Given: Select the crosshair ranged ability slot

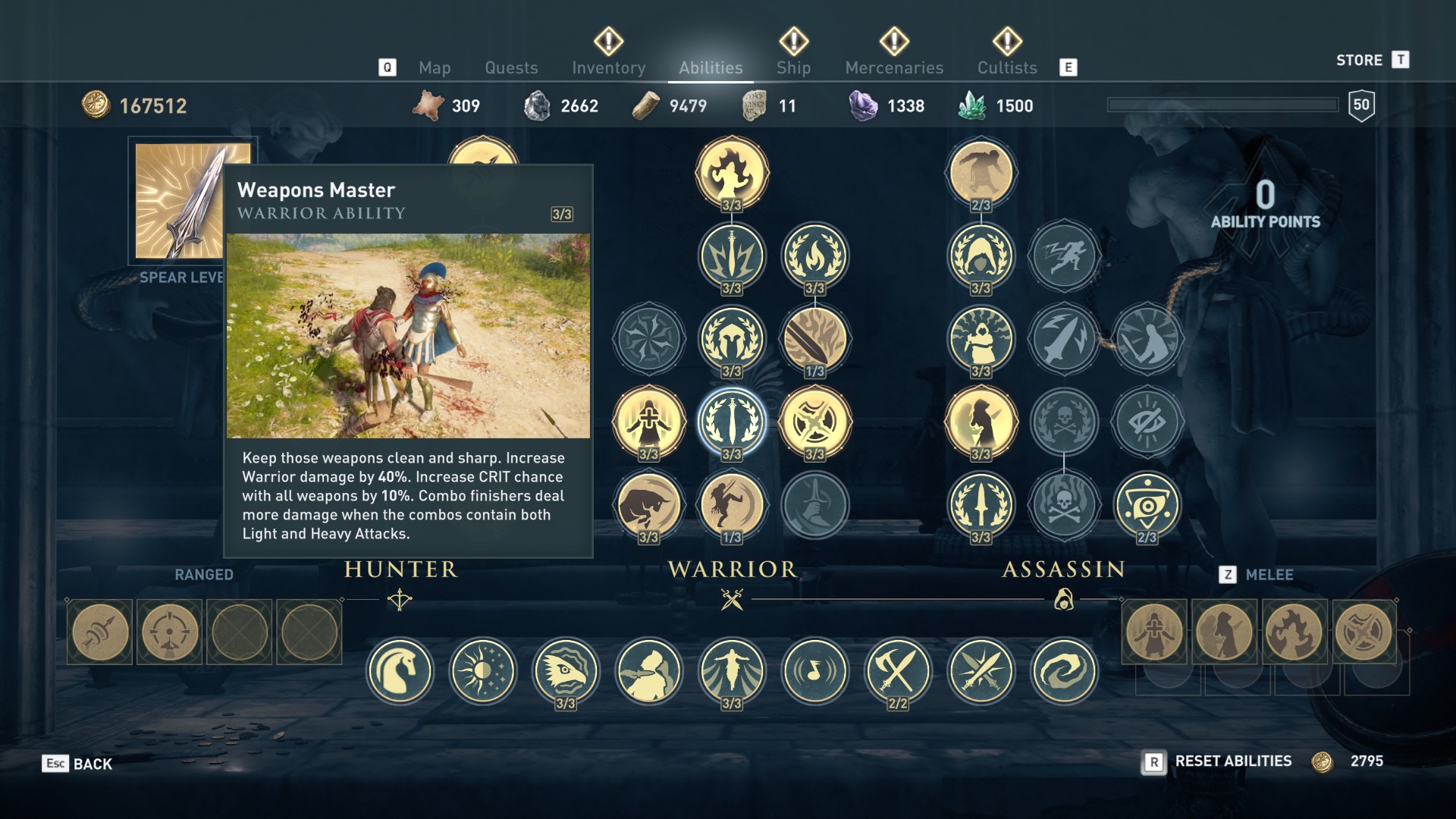Looking at the screenshot, I should click(169, 632).
